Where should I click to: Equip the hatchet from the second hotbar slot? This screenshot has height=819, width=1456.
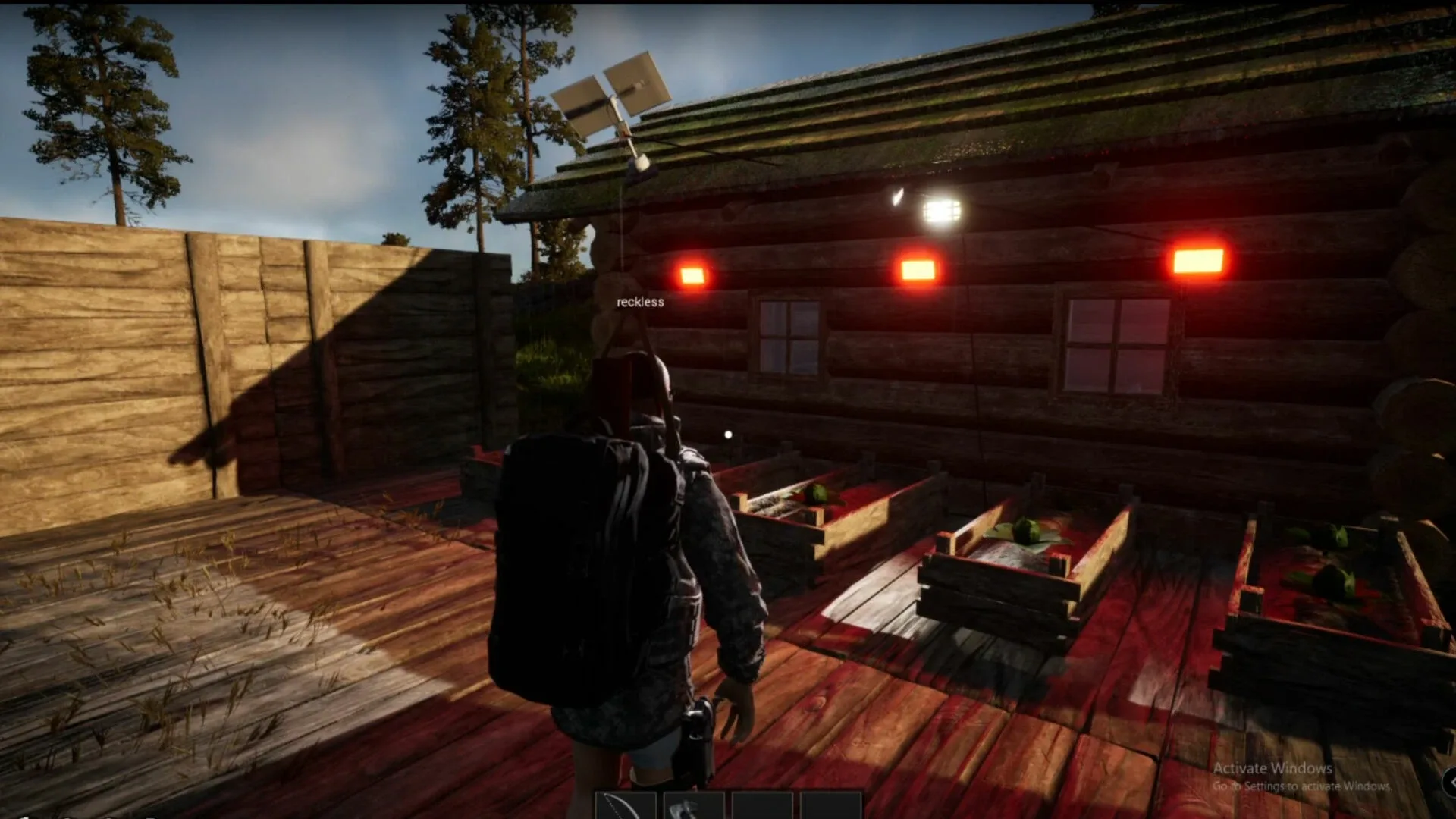click(x=692, y=805)
